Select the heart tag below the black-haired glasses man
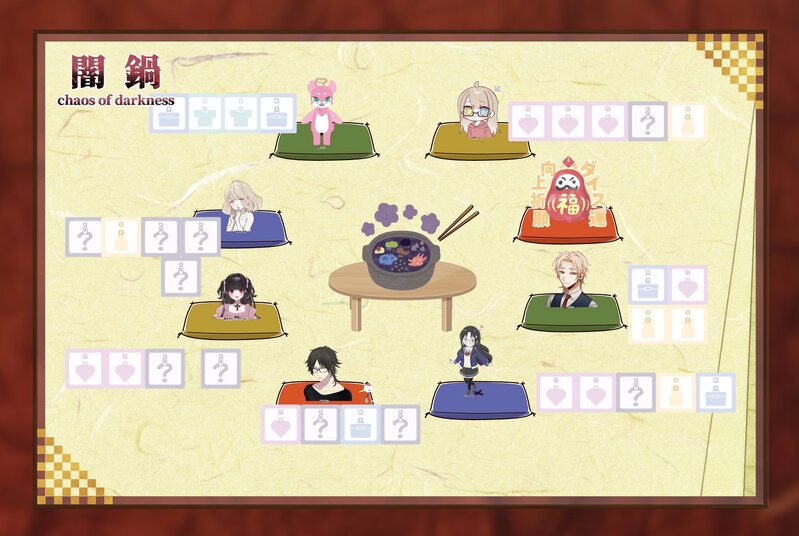This screenshot has width=799, height=536. pyautogui.click(x=281, y=424)
